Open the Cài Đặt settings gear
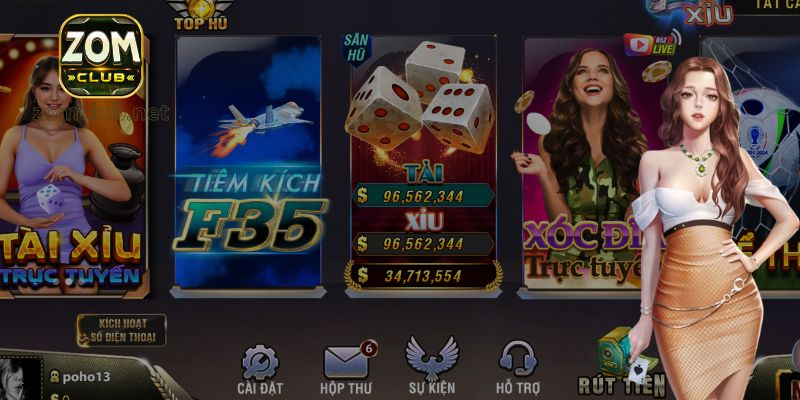Viewport: 800px width, 400px height. click(x=260, y=365)
